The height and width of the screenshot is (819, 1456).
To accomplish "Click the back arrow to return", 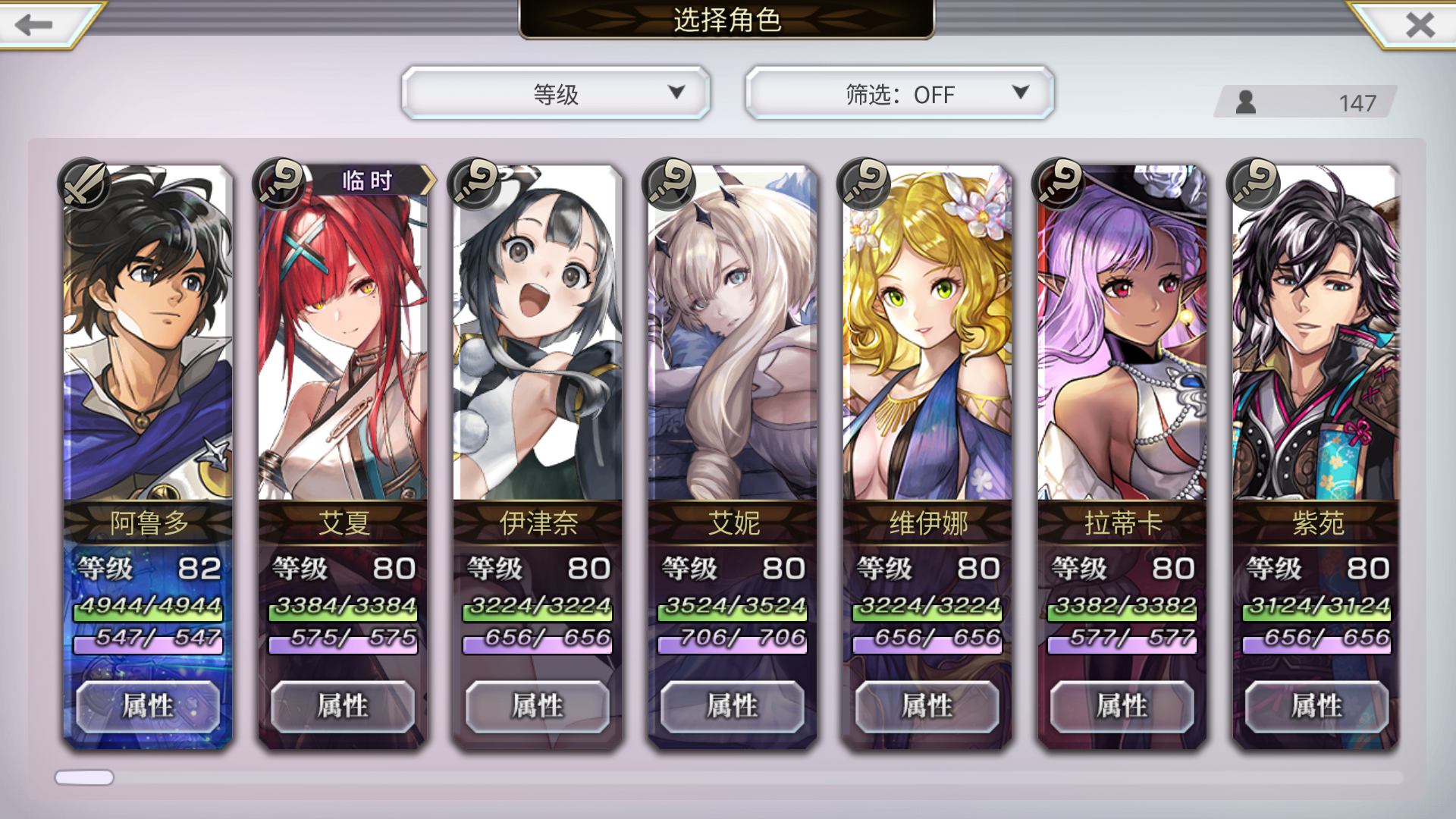I will coord(32,25).
